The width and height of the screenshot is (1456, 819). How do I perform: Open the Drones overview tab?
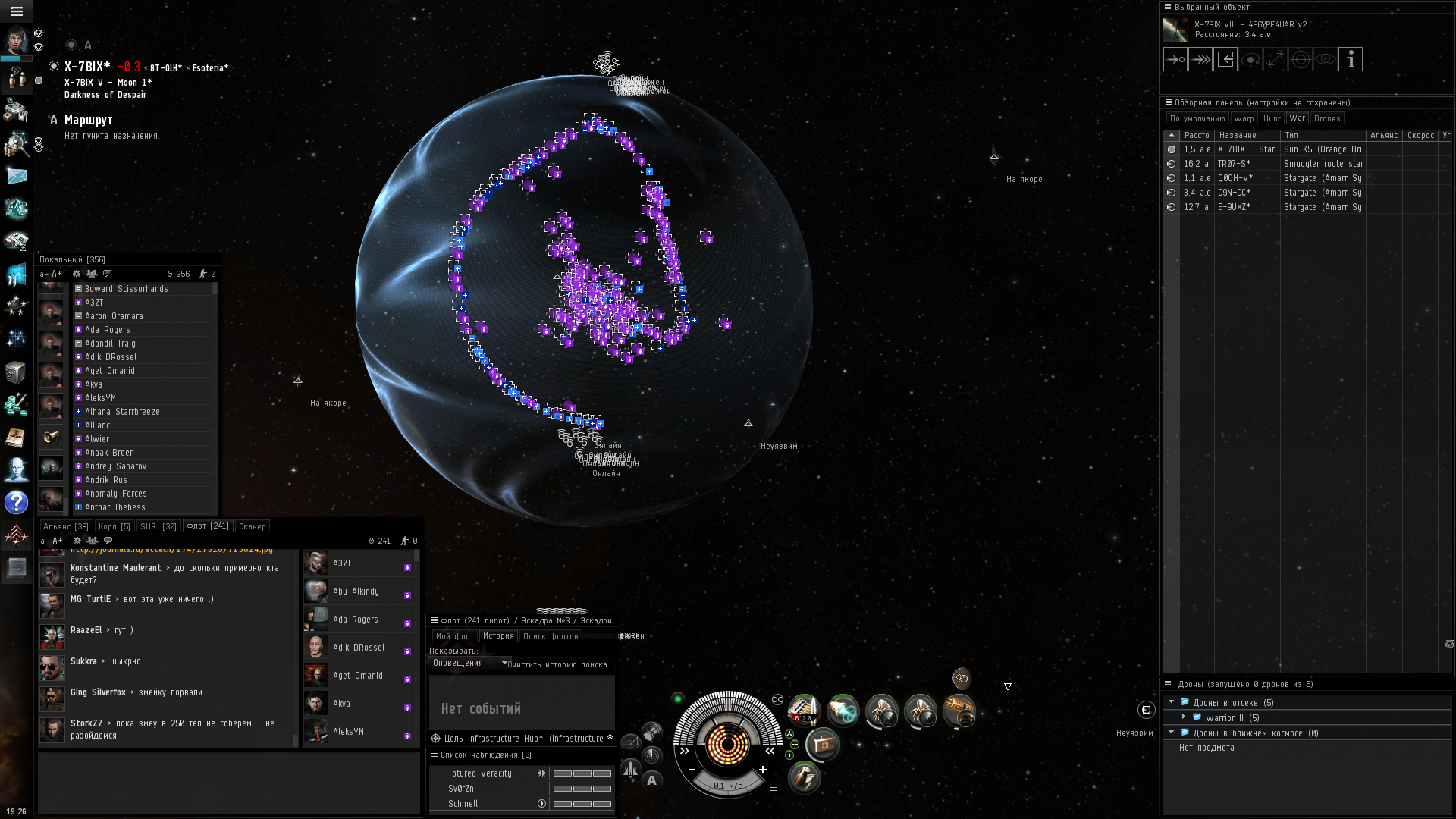[x=1326, y=118]
